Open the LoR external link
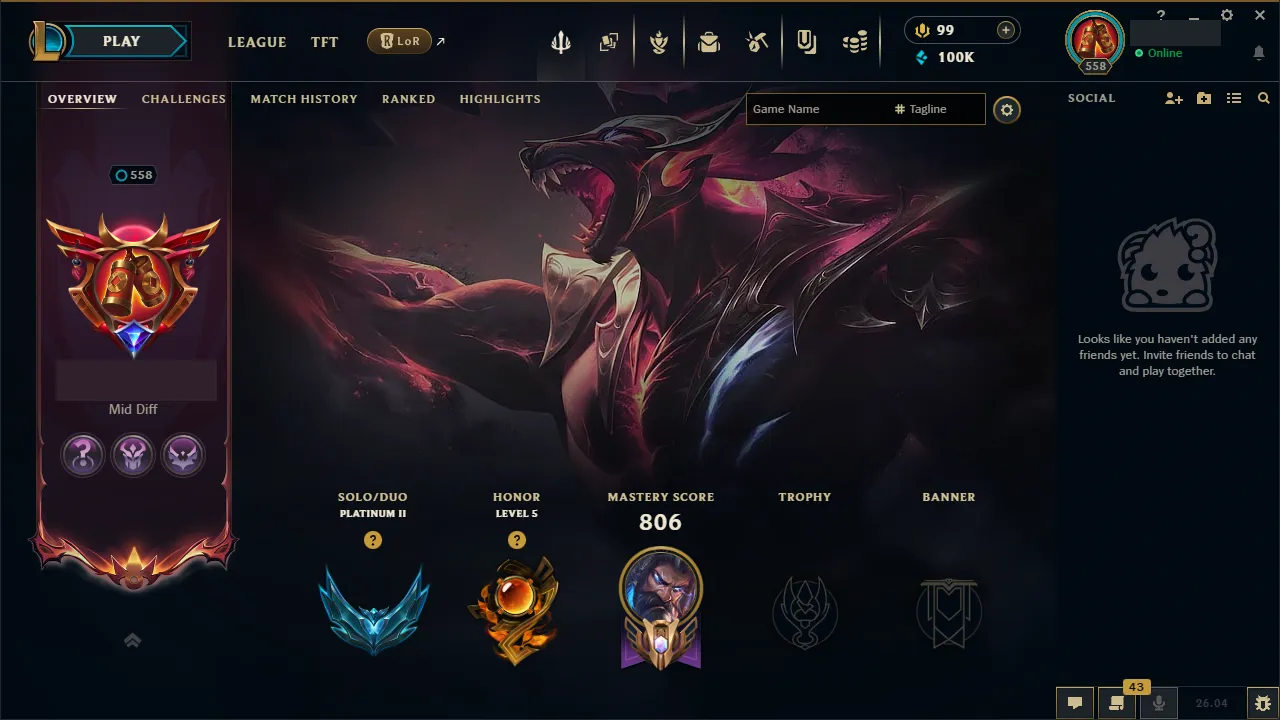The width and height of the screenshot is (1280, 720). pos(399,41)
